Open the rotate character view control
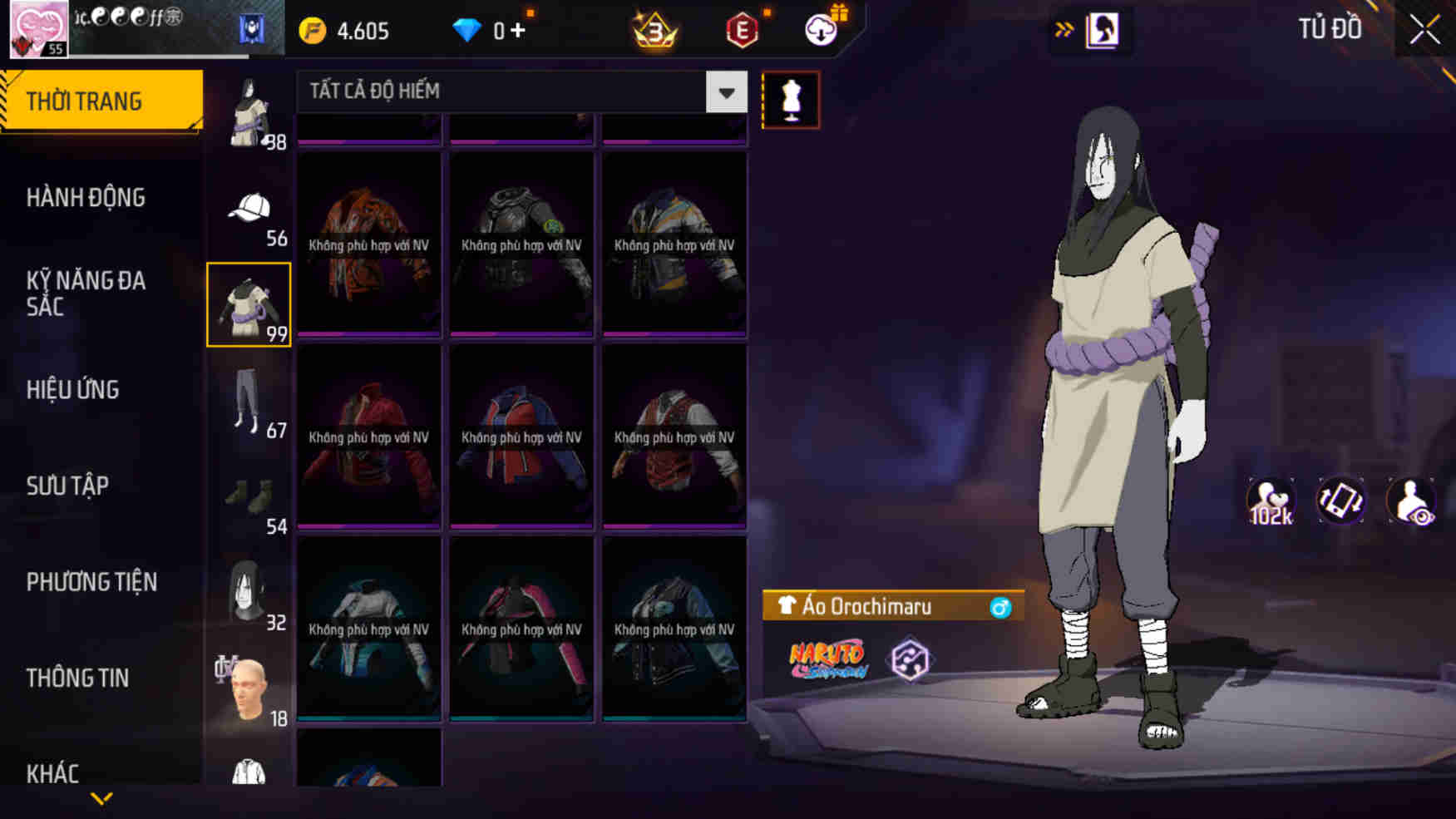The width and height of the screenshot is (1456, 819). tap(1340, 501)
